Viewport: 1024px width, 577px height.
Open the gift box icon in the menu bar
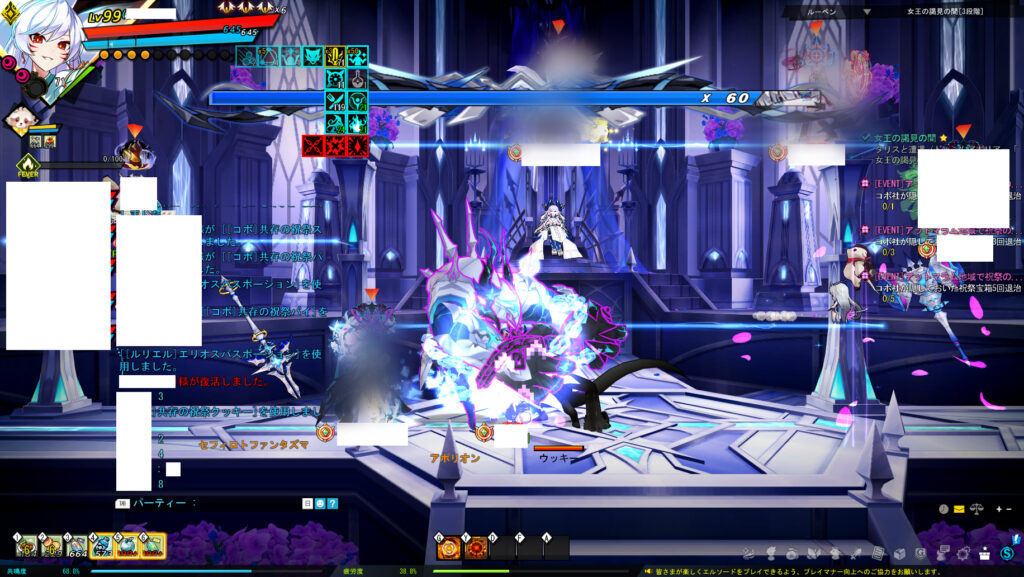tap(984, 553)
